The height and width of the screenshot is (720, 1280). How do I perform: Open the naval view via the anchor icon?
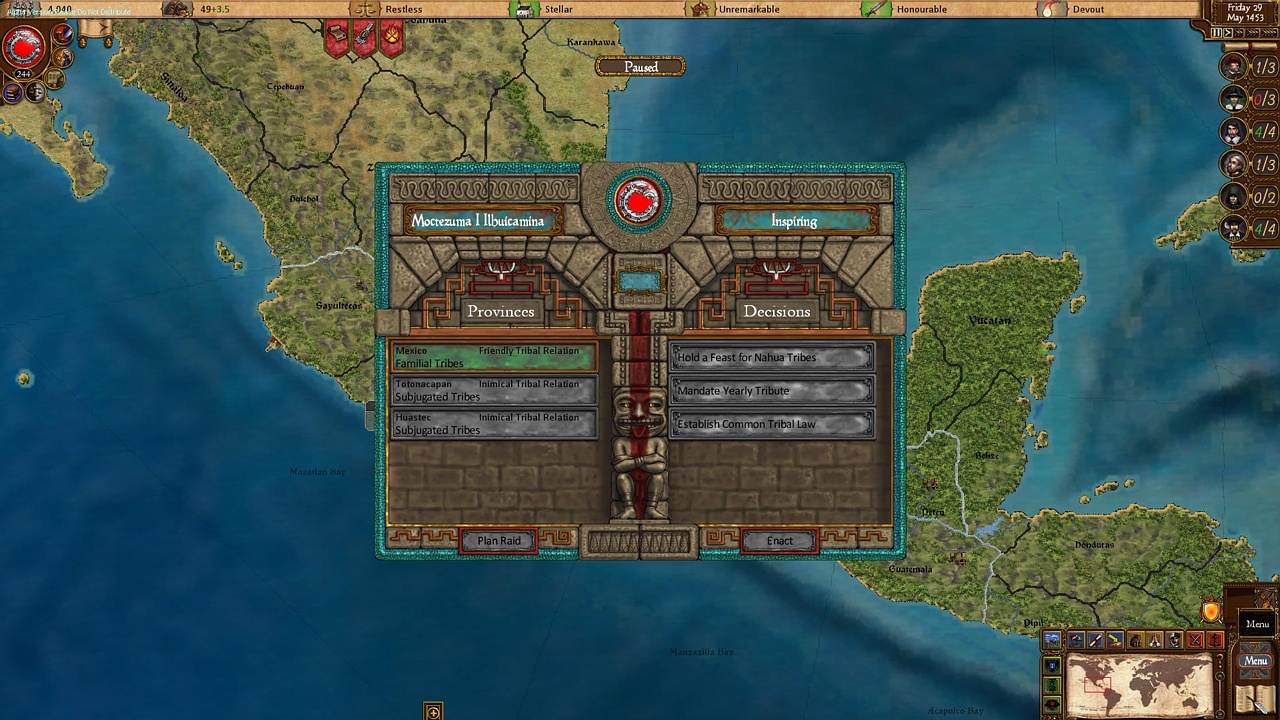click(1214, 641)
